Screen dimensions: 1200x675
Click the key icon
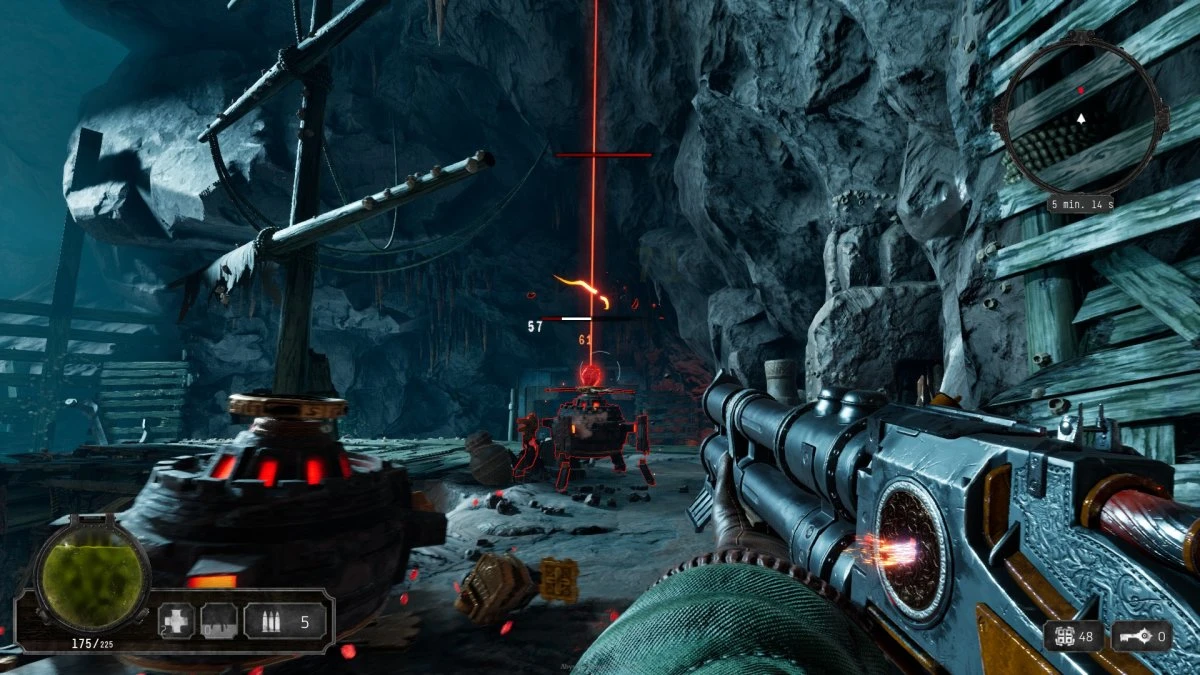coord(1130,635)
